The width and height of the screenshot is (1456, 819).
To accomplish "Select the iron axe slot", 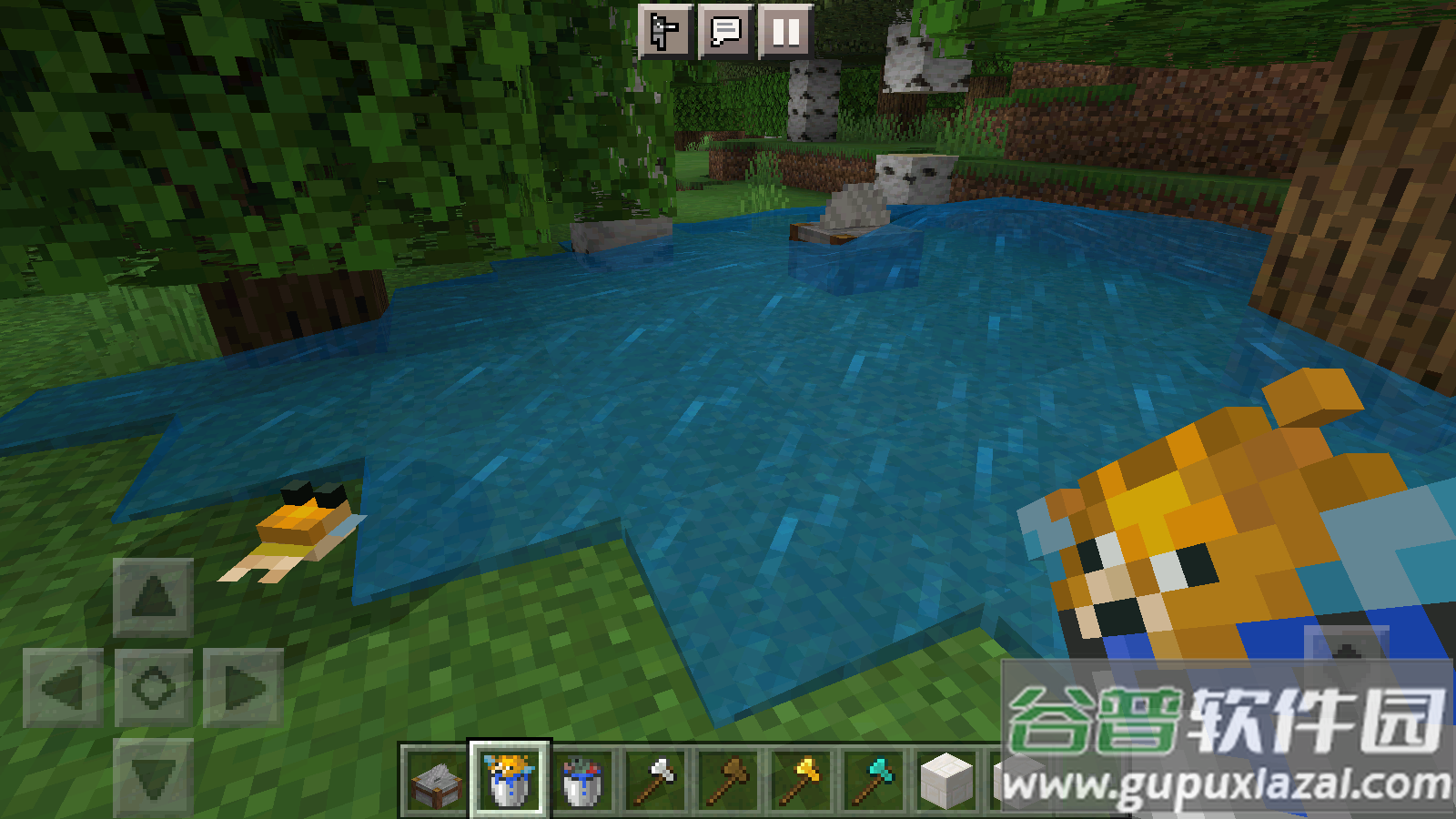I will click(x=656, y=781).
